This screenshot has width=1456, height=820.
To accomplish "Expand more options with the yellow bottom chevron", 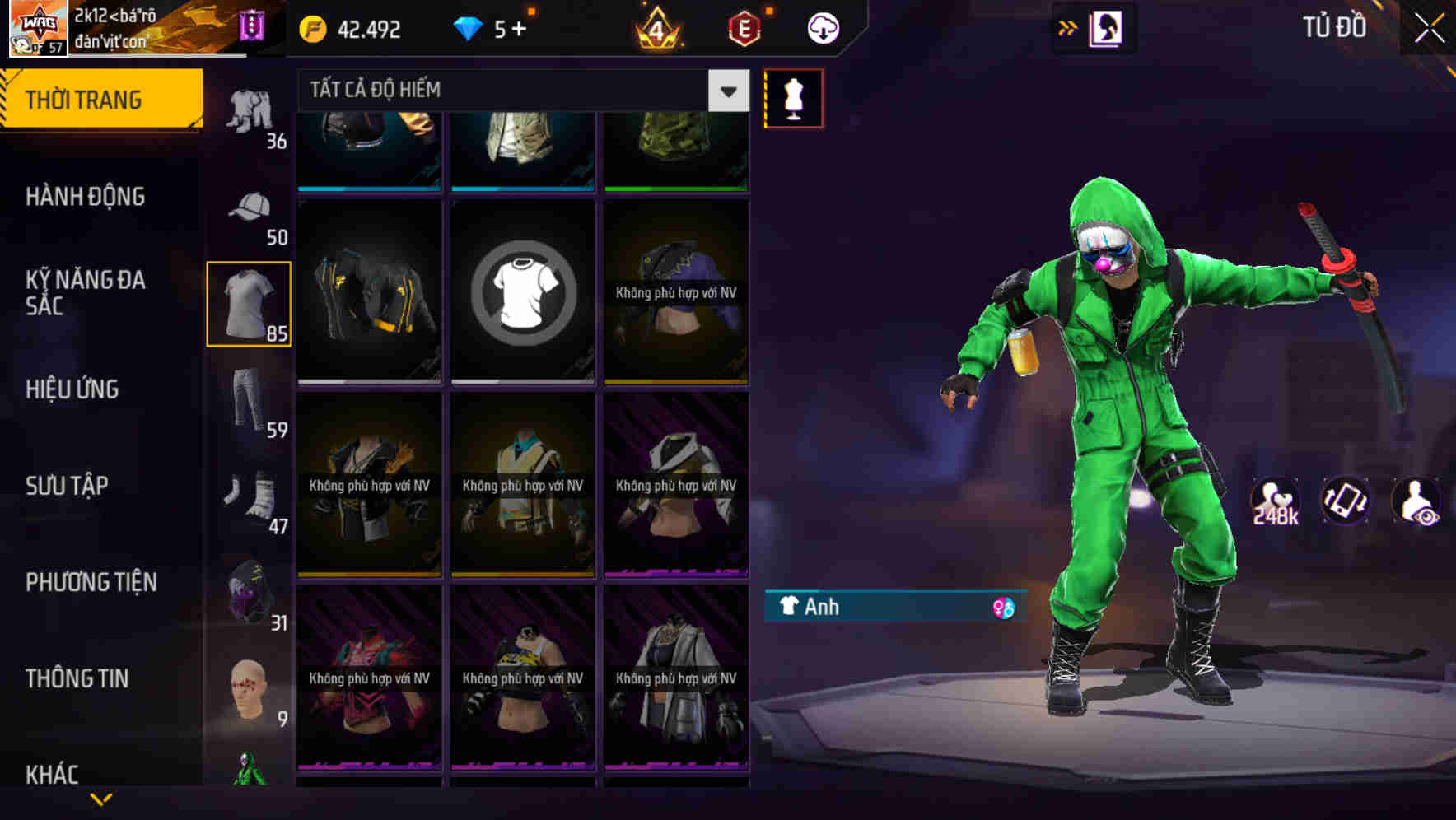I will point(101,798).
